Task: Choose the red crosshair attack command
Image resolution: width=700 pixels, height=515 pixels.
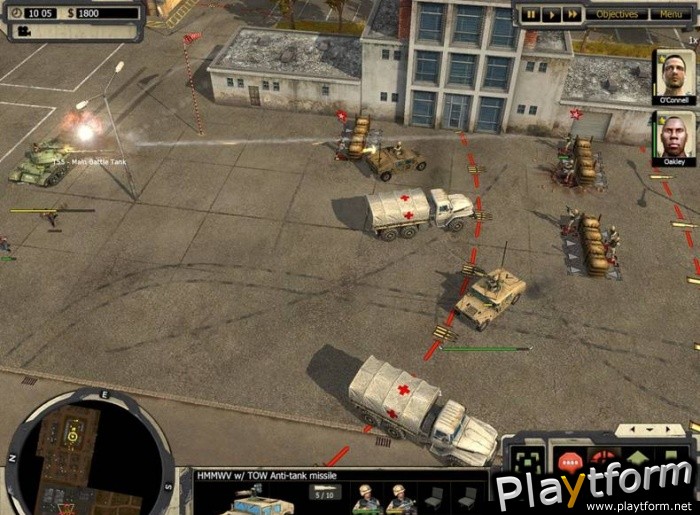Action: (604, 461)
